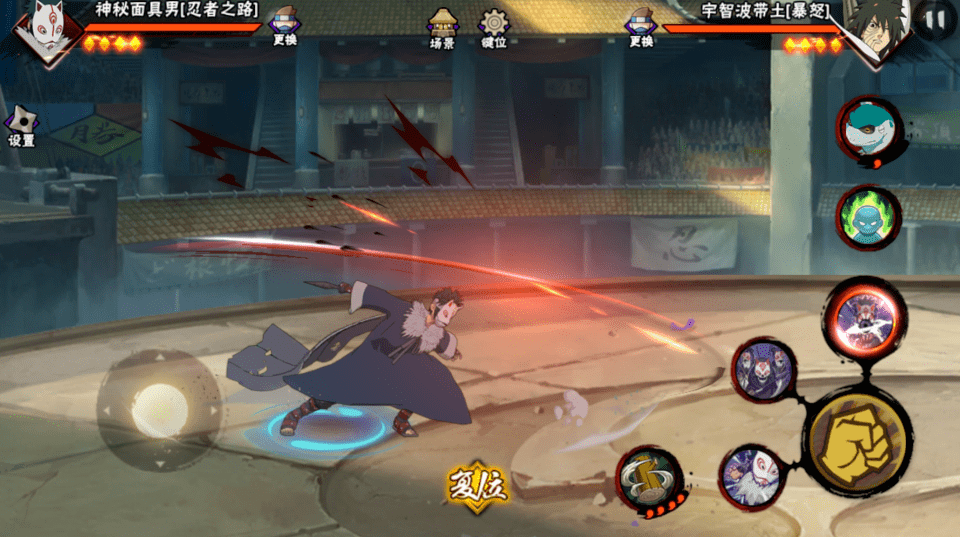Tap the golden fist basic attack button

tap(858, 442)
